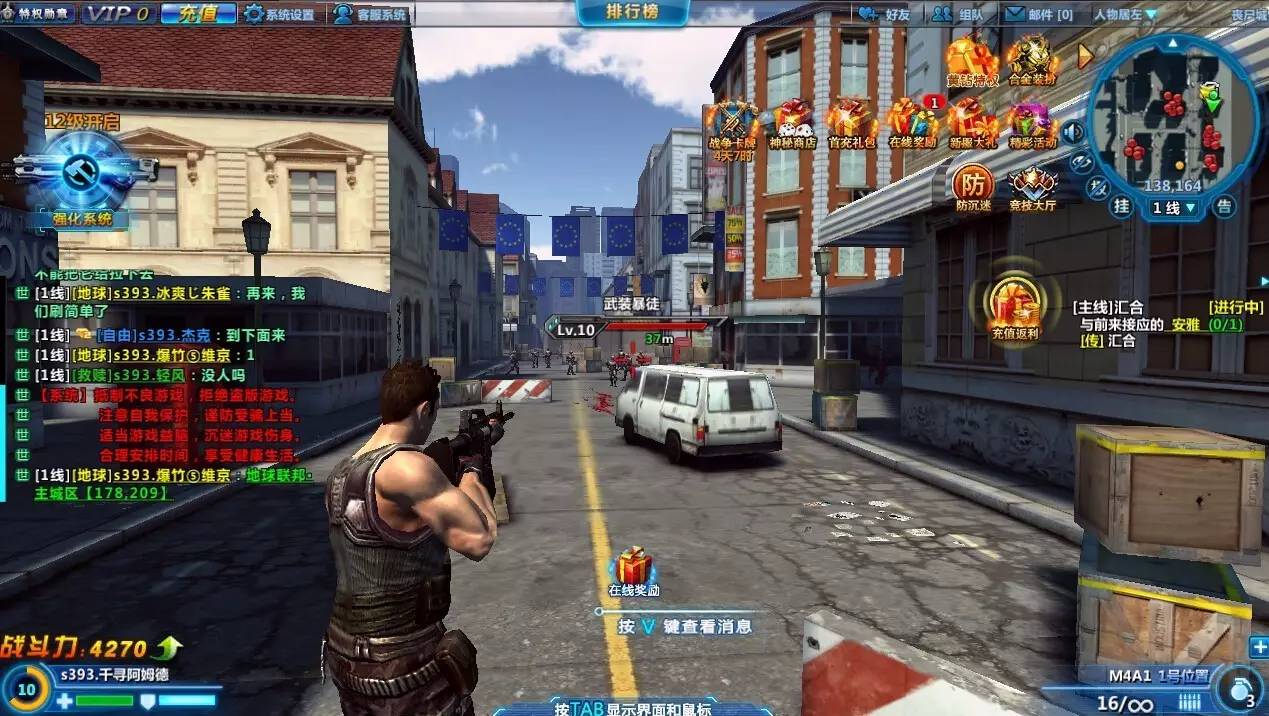The width and height of the screenshot is (1269, 716).
Task: Claim the 在线奖励 icon with red badge
Action: (x=912, y=123)
